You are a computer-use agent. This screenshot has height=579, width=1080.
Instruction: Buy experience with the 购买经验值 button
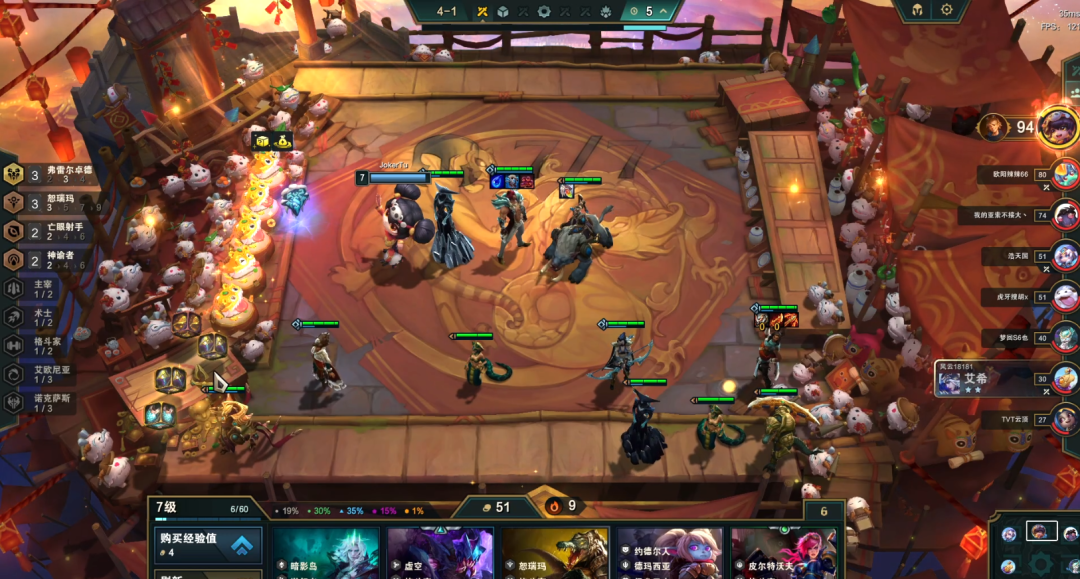pyautogui.click(x=207, y=545)
